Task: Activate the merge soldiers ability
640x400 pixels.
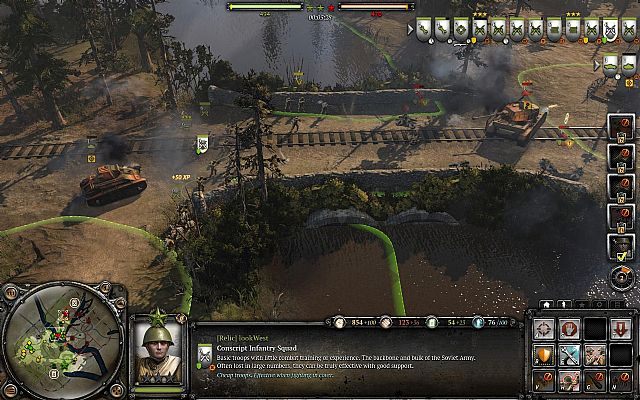Action: [x=595, y=354]
